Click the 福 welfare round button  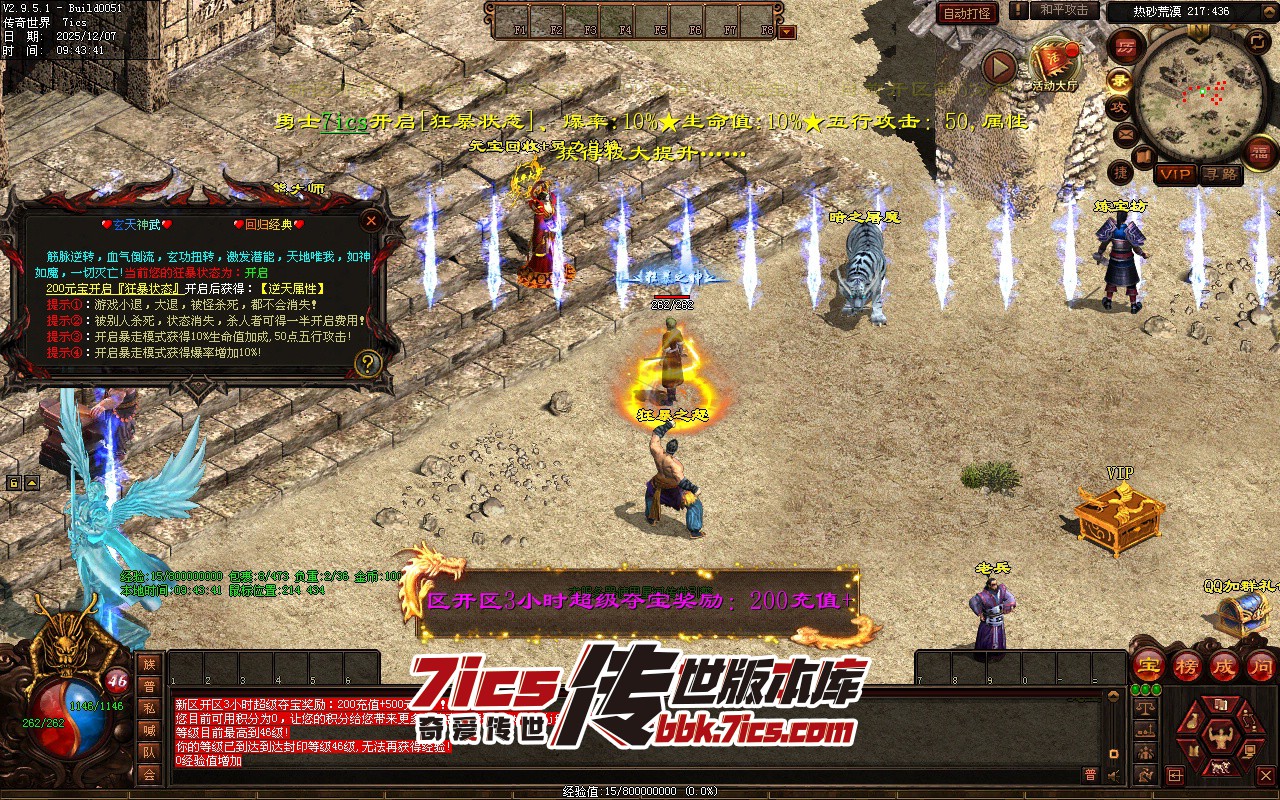point(1261,151)
